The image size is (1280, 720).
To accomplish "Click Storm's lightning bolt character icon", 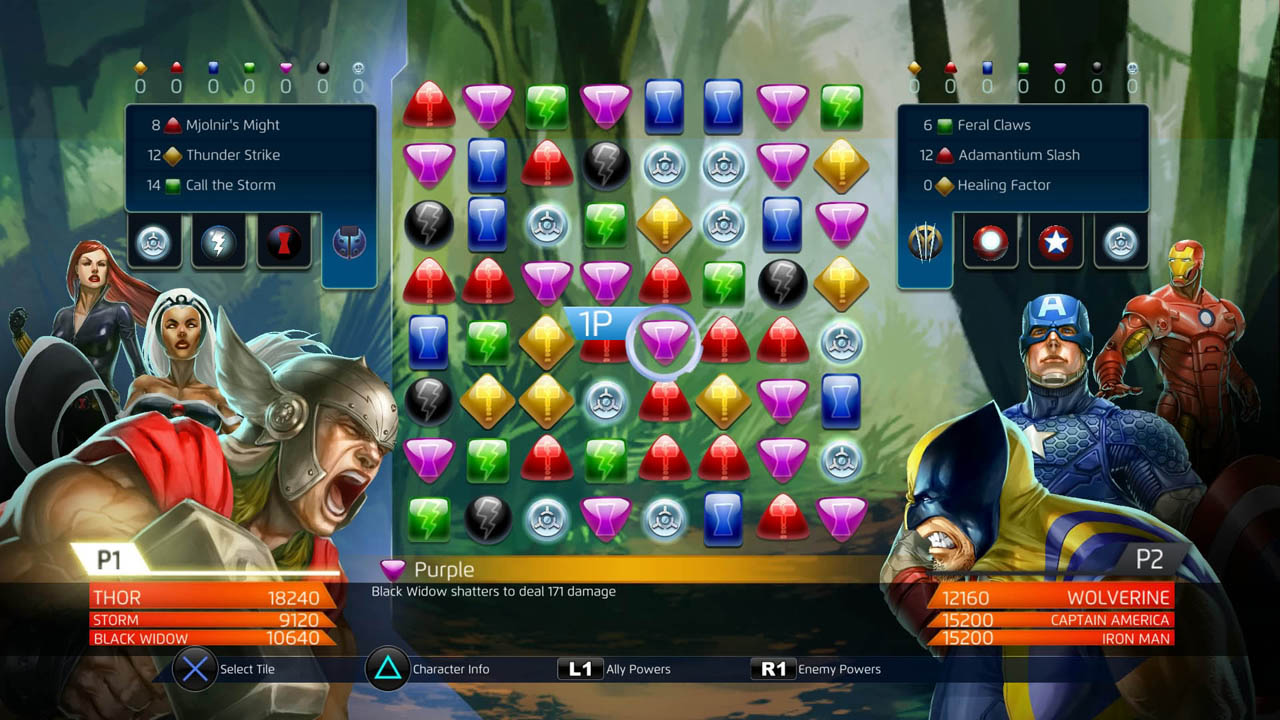I will tap(218, 240).
